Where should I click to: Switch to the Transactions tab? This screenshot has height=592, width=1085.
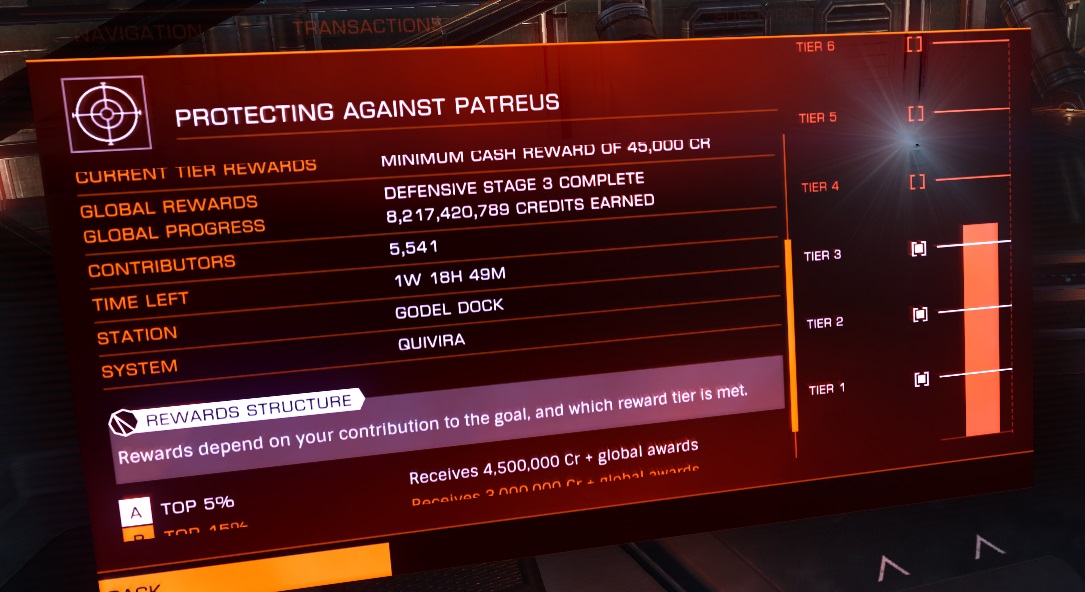(366, 25)
